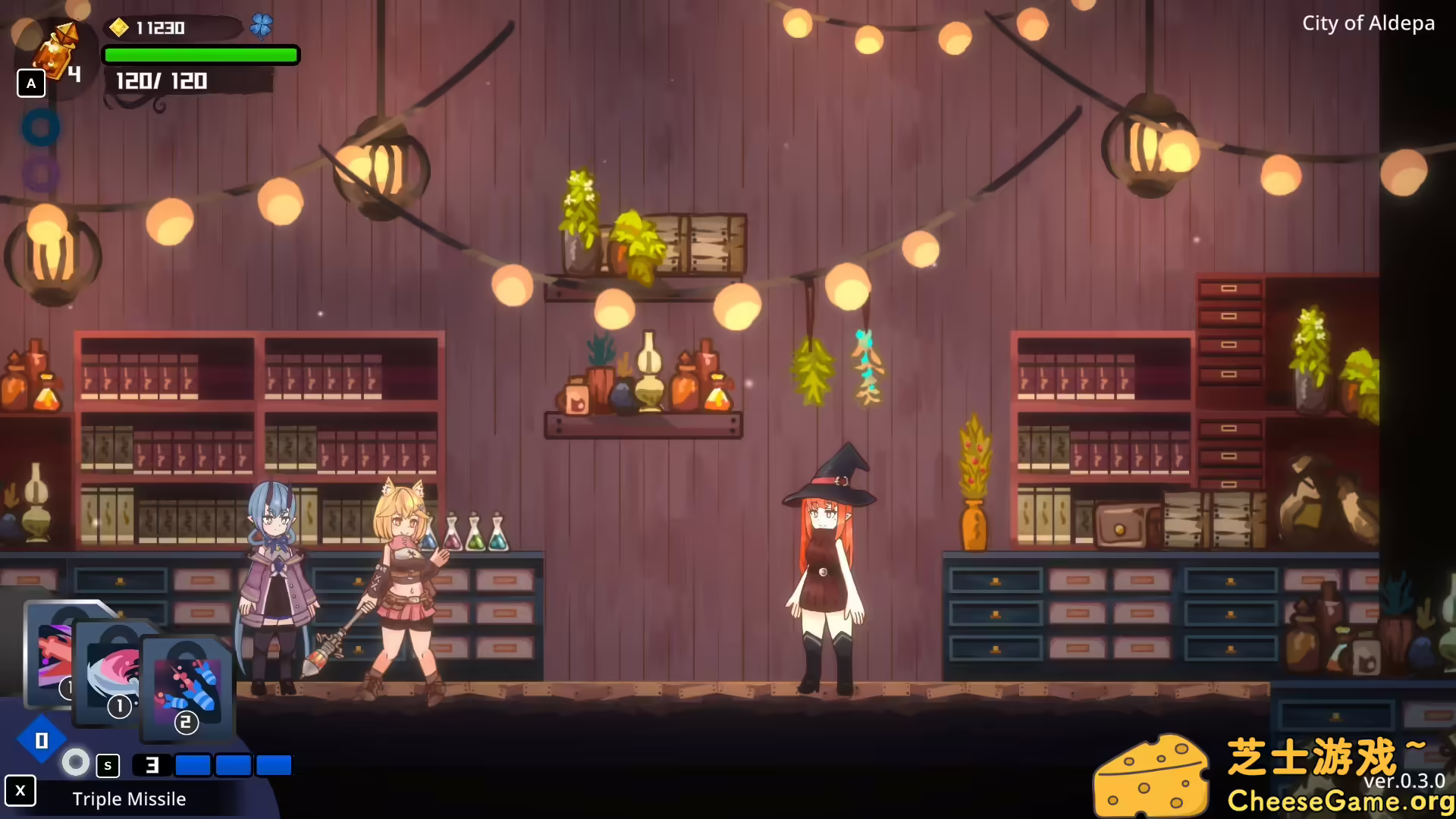The image size is (1456, 819).
Task: Click the healing potion icon in top-left
Action: (x=57, y=53)
